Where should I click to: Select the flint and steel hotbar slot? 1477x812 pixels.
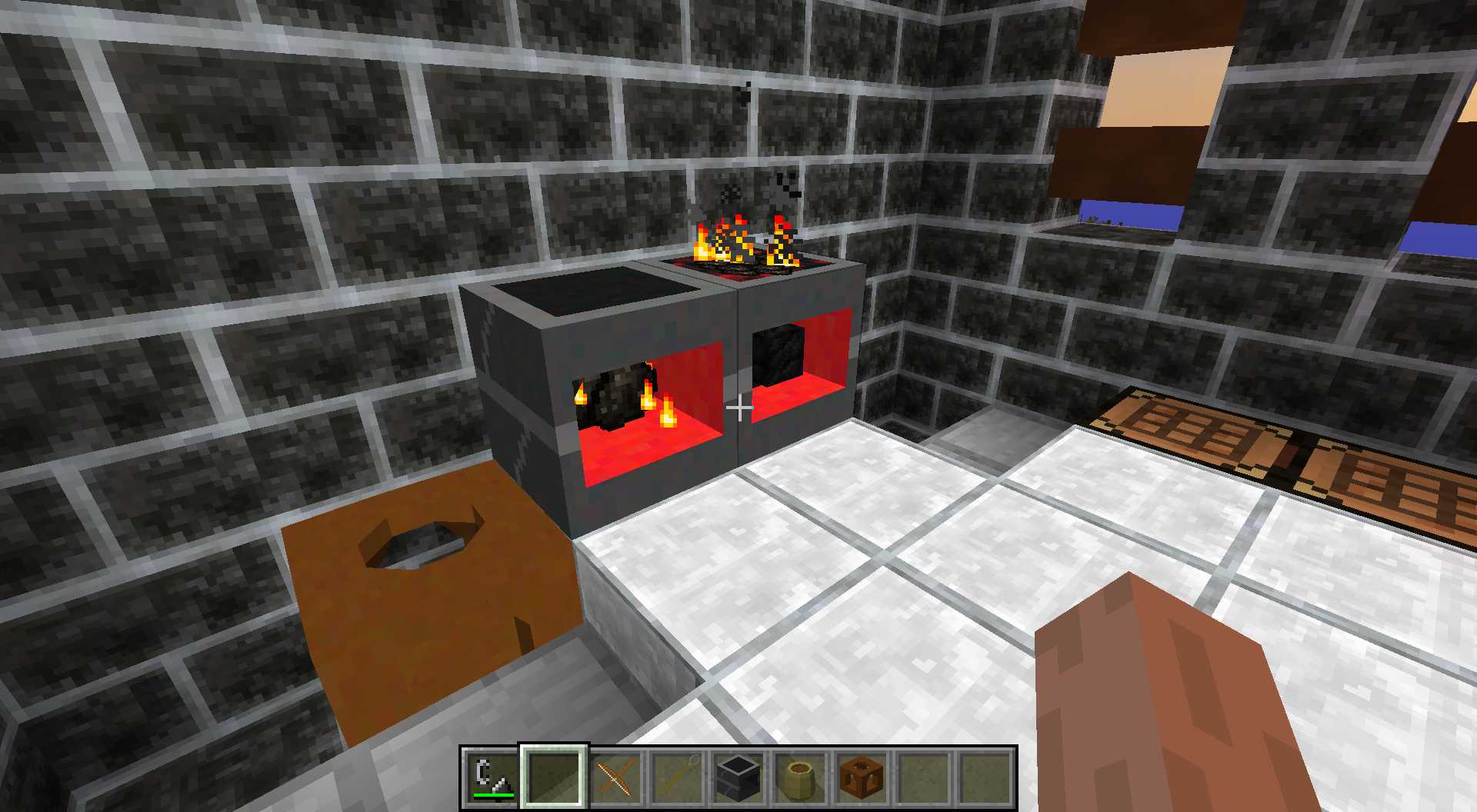click(x=492, y=776)
